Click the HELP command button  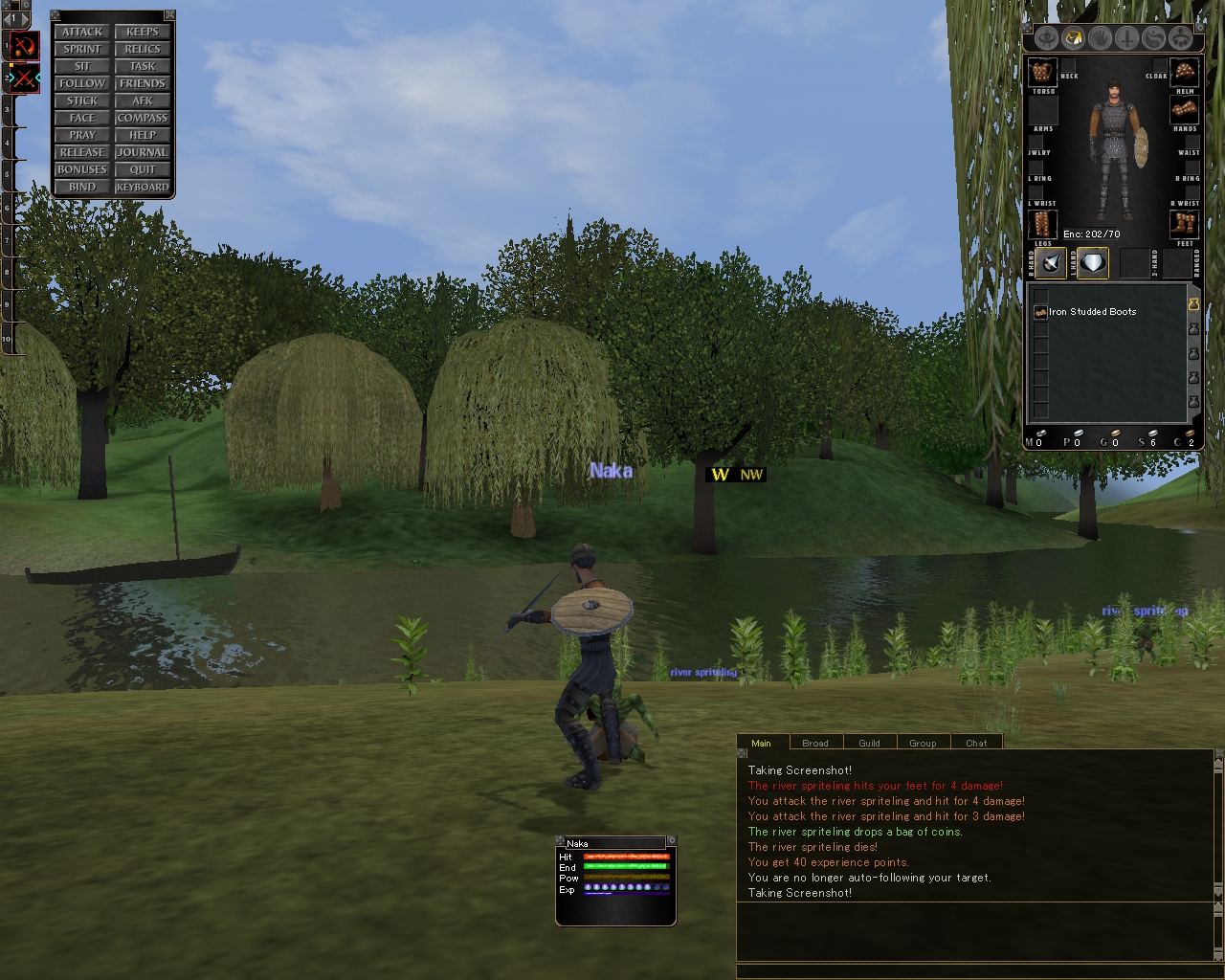pos(143,135)
